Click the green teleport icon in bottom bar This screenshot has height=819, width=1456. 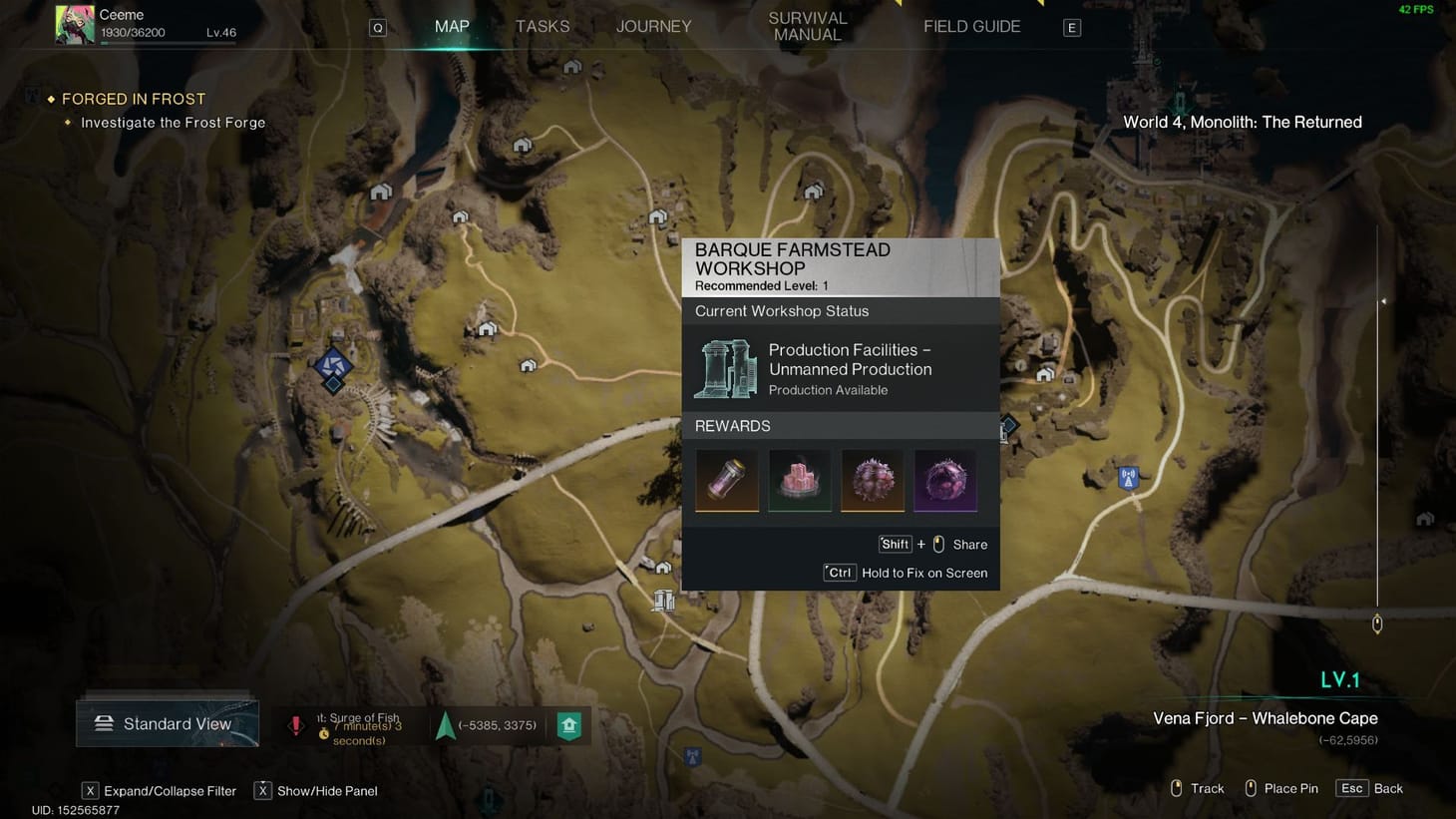(x=568, y=725)
